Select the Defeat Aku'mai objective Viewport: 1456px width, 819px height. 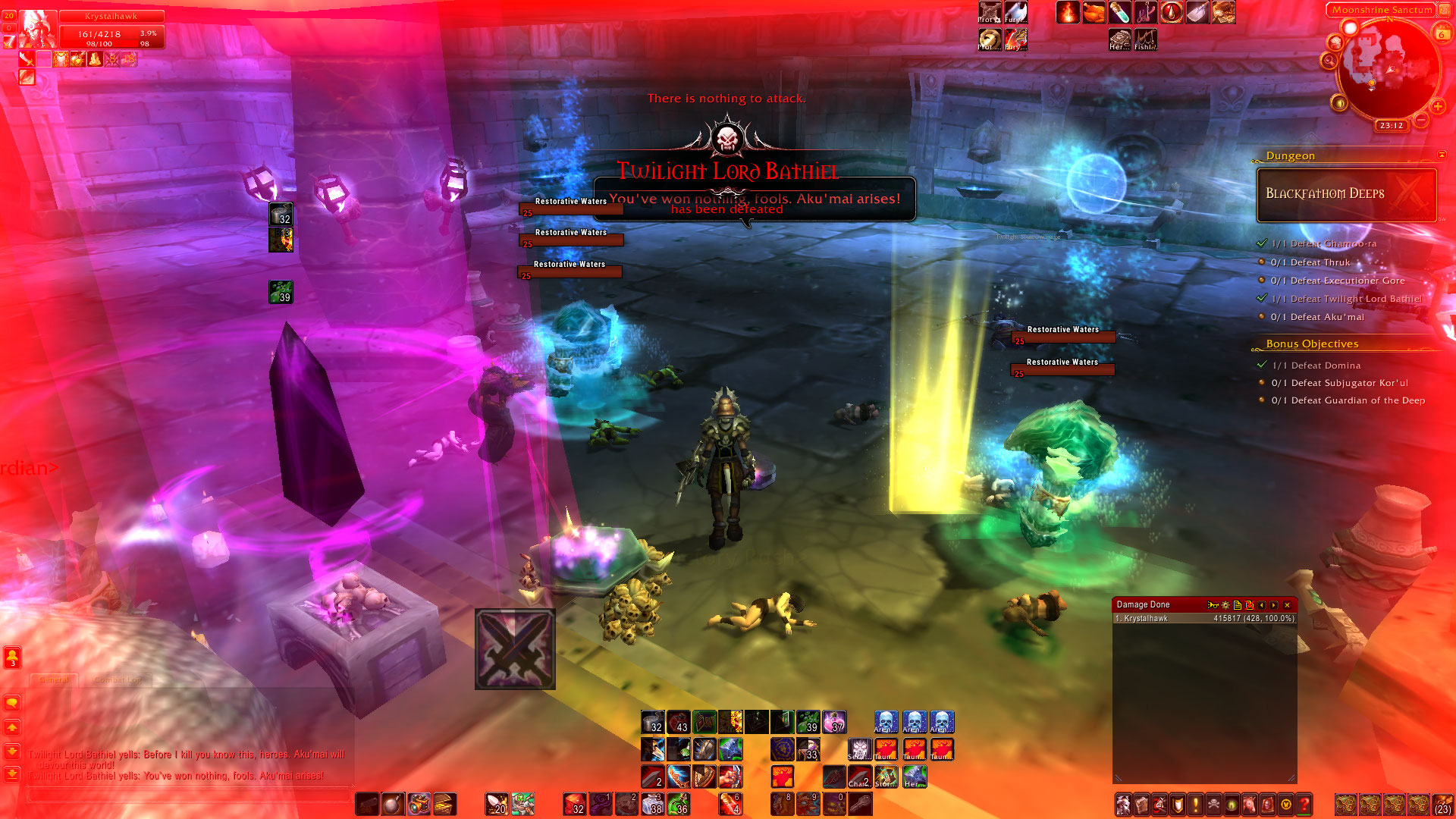pos(1326,317)
